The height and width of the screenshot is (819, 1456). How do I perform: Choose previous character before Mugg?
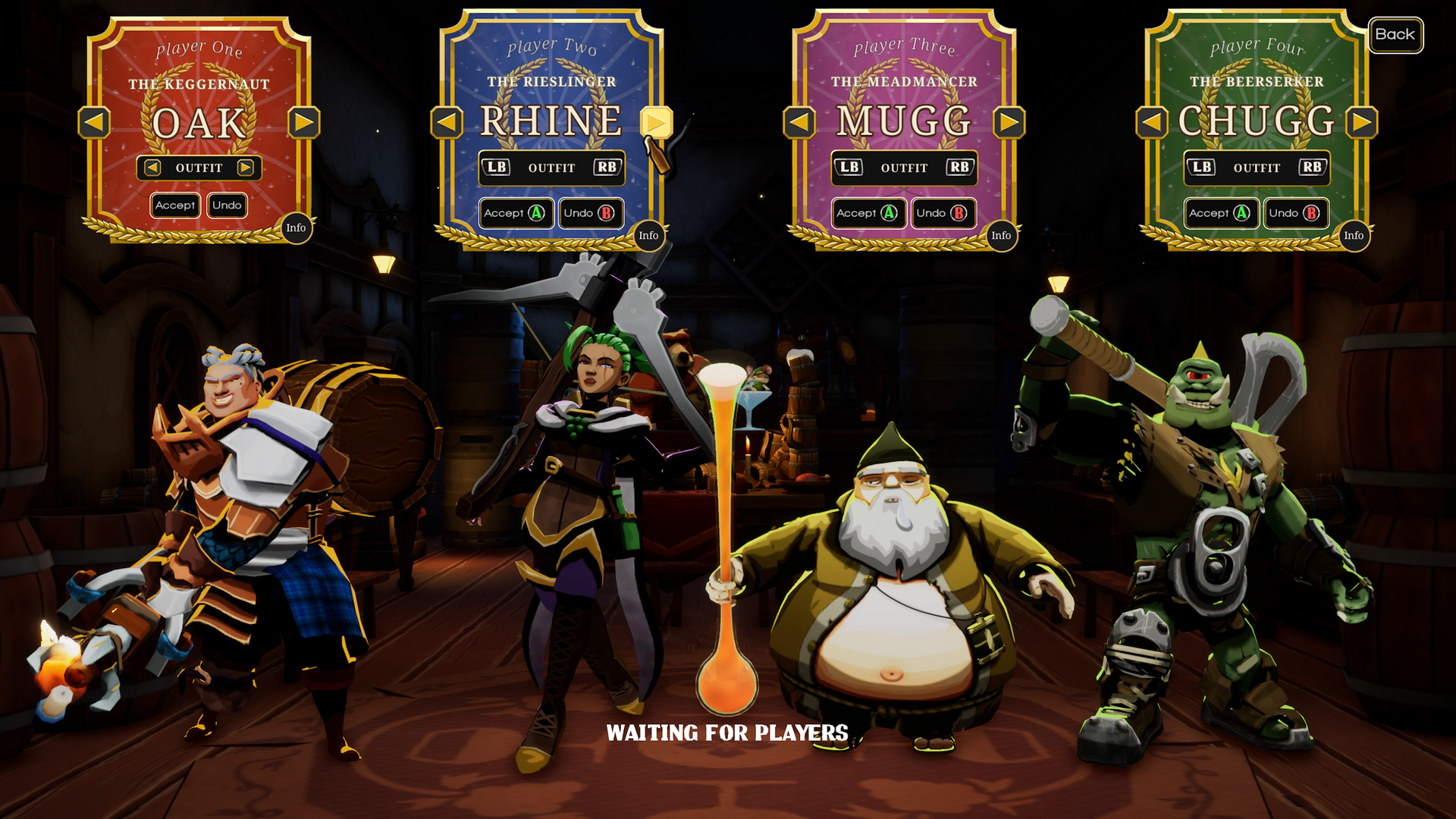(x=799, y=123)
